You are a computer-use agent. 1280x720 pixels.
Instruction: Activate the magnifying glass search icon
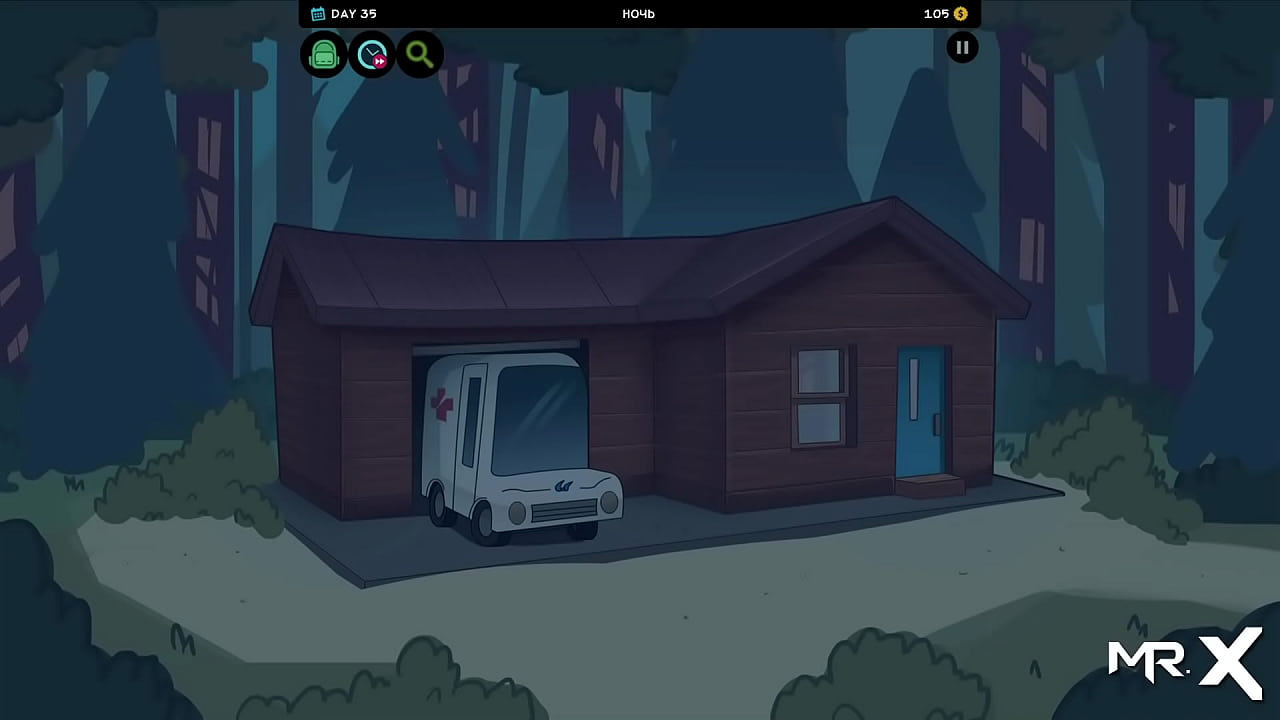pyautogui.click(x=420, y=54)
